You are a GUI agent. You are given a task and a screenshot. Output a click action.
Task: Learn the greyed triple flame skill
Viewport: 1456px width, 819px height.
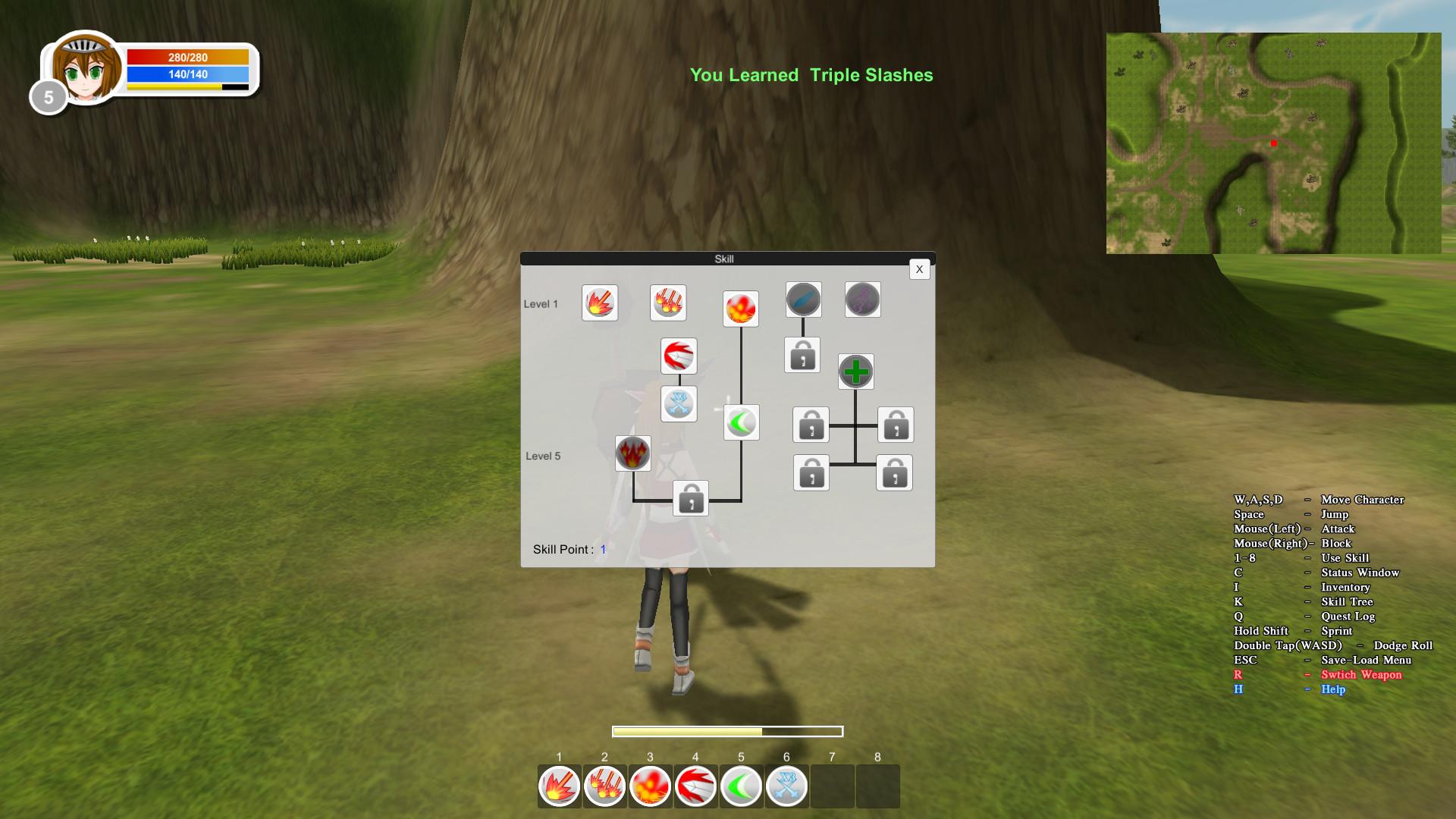tap(632, 453)
